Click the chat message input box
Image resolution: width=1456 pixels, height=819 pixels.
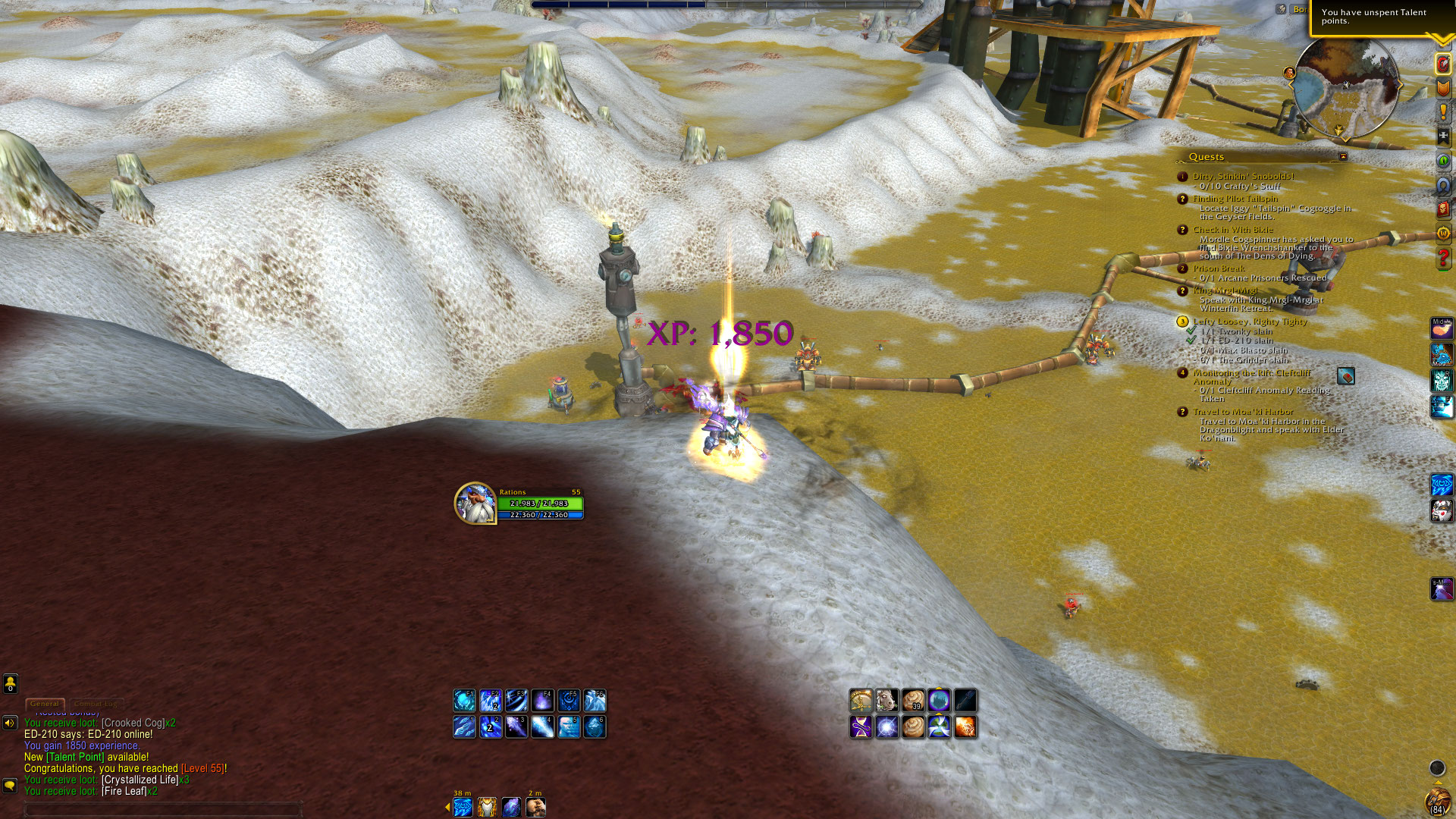pos(163,809)
